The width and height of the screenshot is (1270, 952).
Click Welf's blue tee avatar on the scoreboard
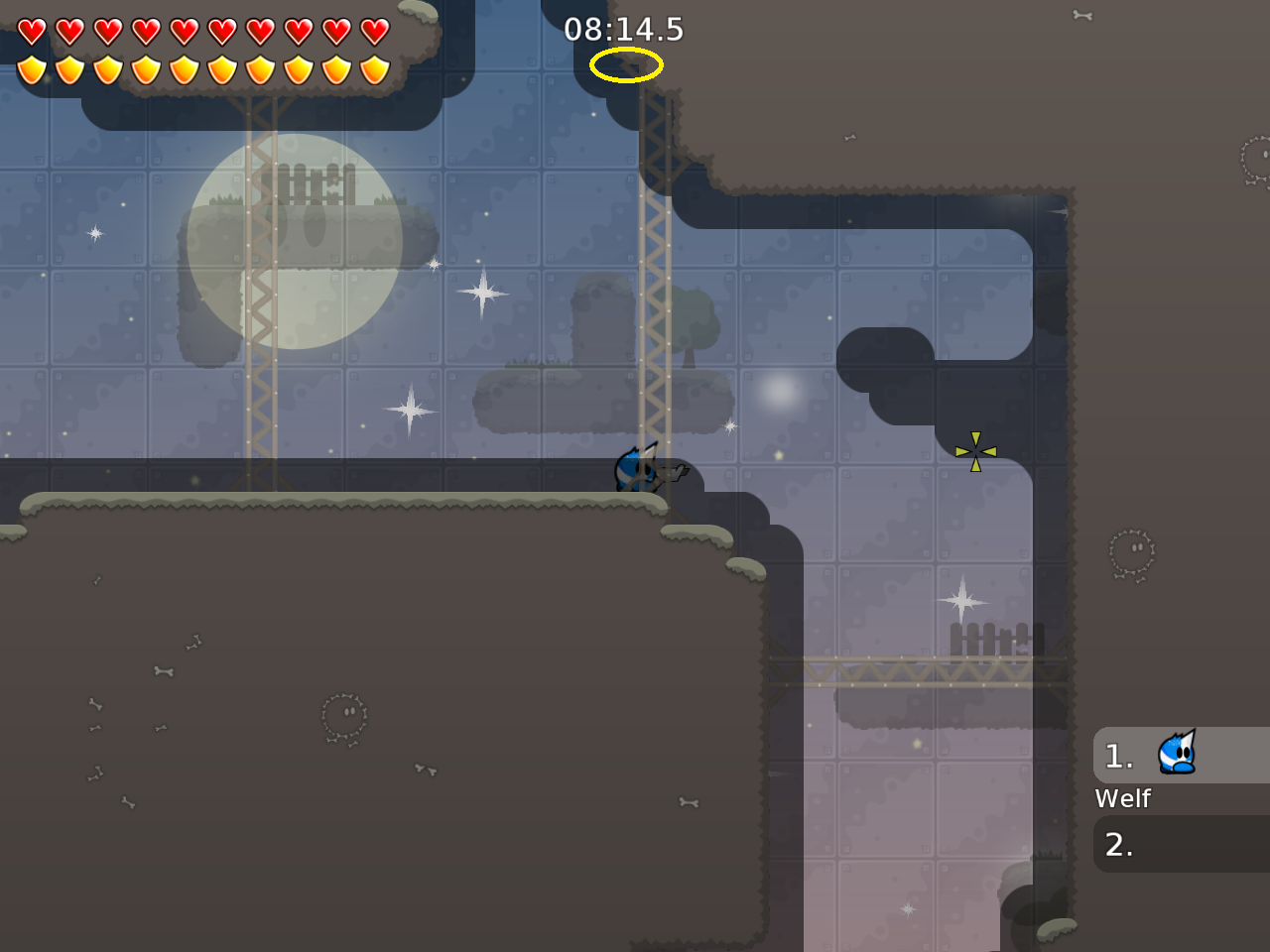point(1177,754)
